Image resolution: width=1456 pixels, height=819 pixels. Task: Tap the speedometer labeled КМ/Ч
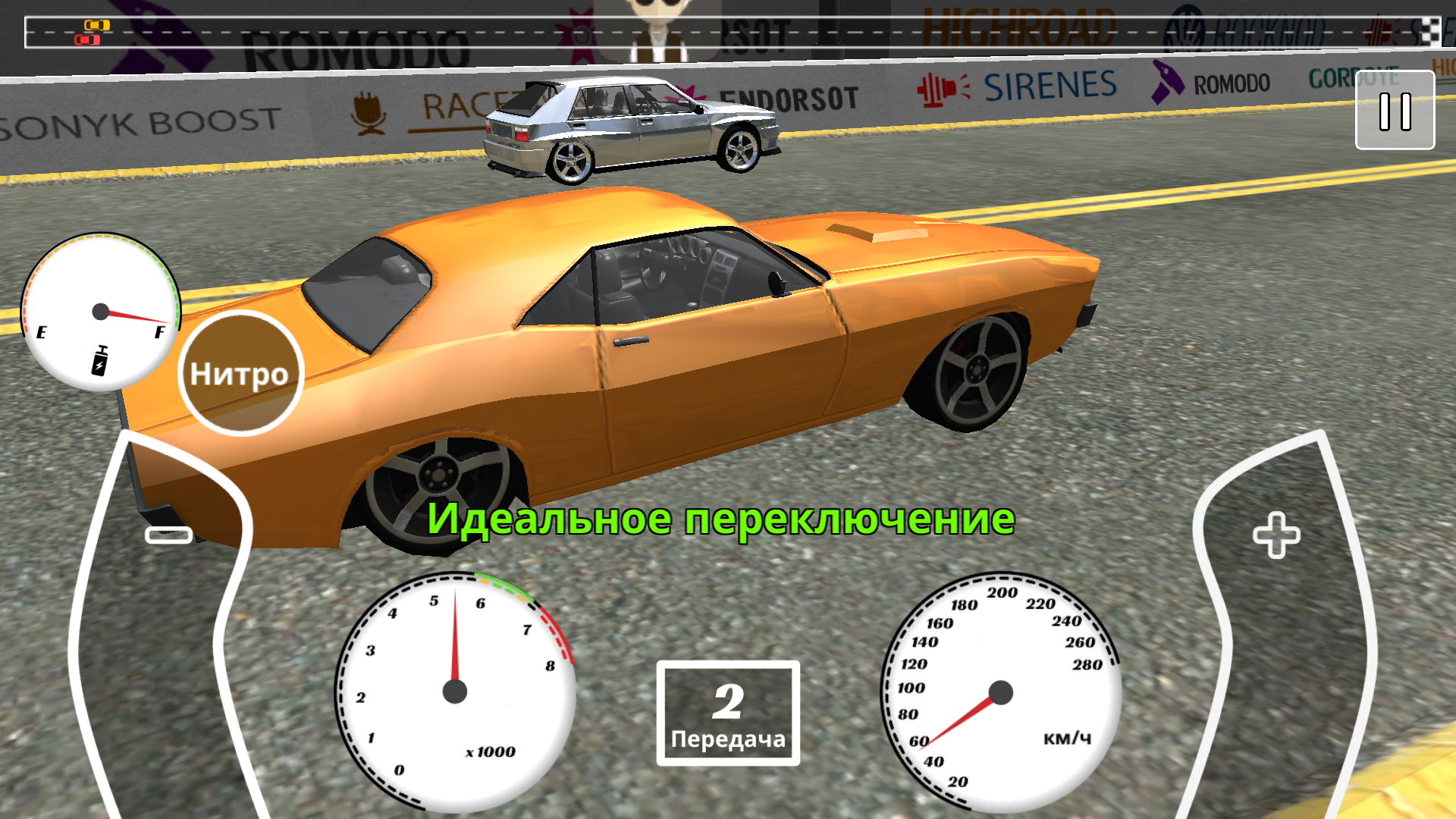click(x=999, y=692)
